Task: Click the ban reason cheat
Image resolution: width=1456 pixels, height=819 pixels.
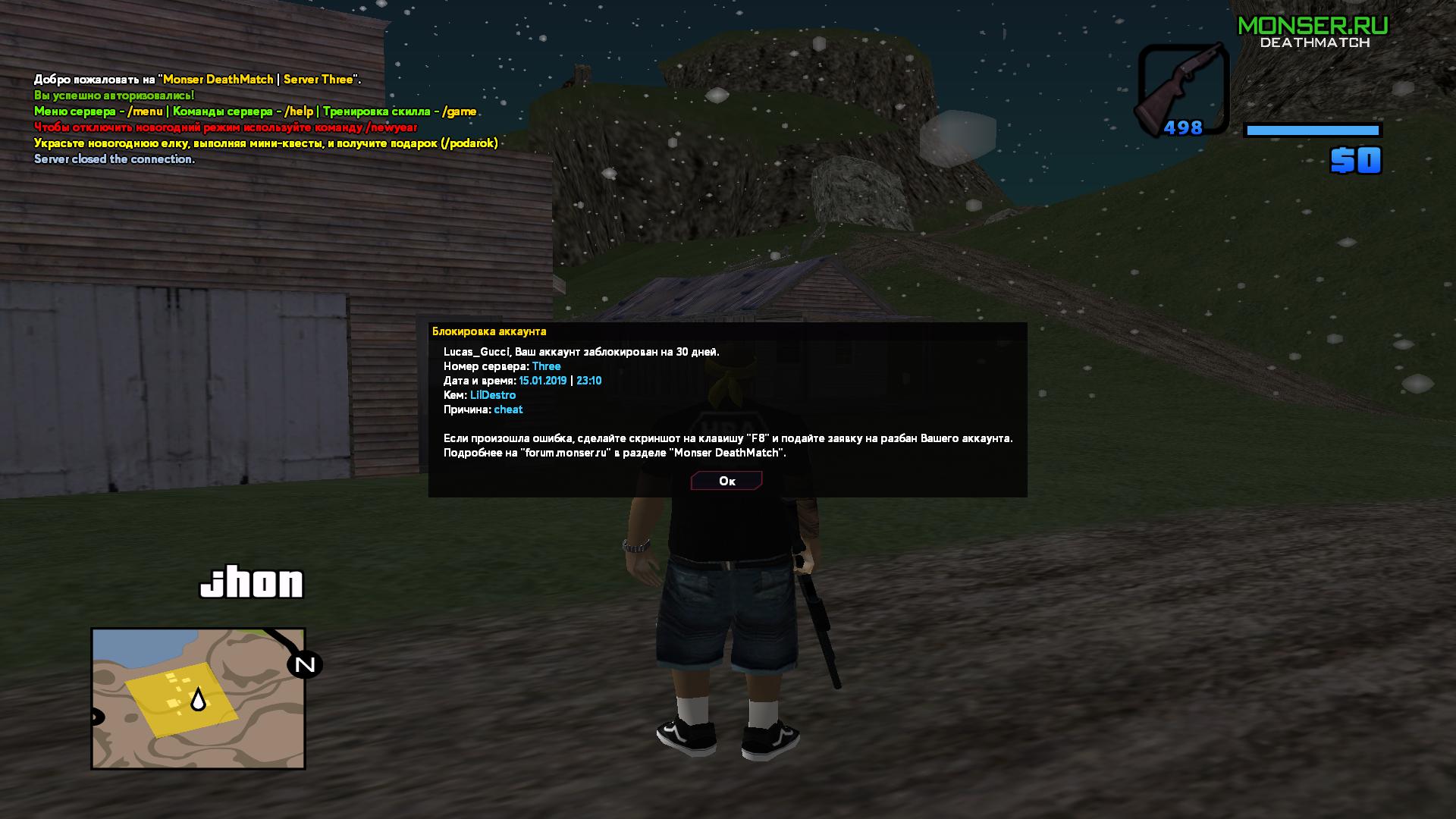Action: 508,409
